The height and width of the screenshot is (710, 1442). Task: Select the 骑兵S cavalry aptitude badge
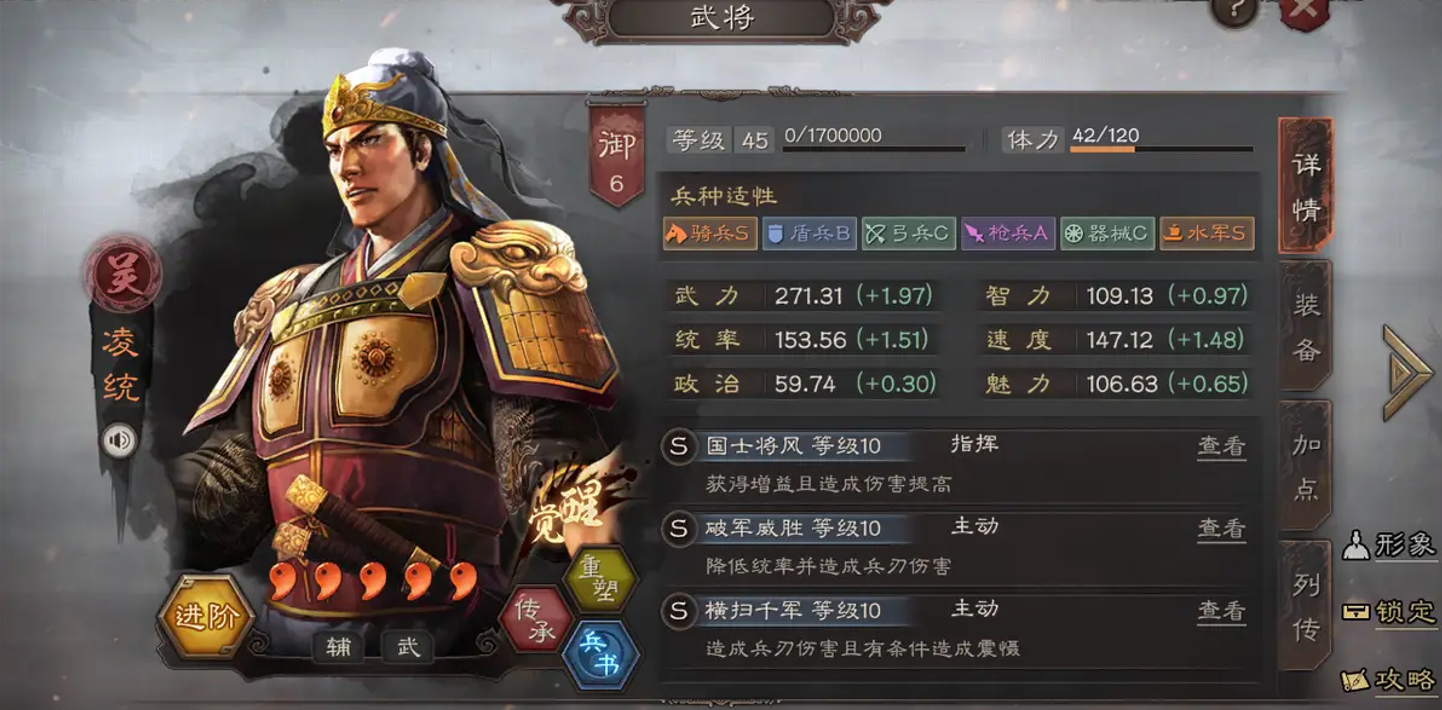click(x=708, y=234)
